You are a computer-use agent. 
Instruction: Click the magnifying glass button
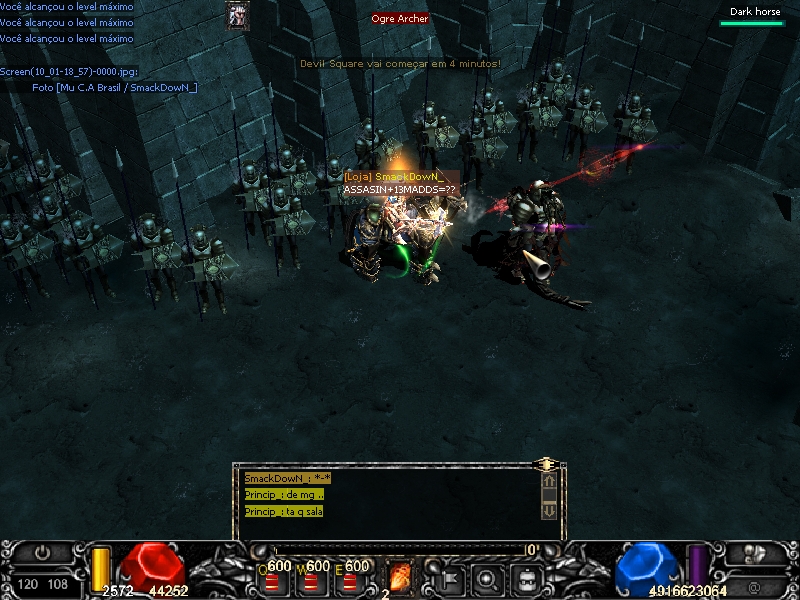487,577
